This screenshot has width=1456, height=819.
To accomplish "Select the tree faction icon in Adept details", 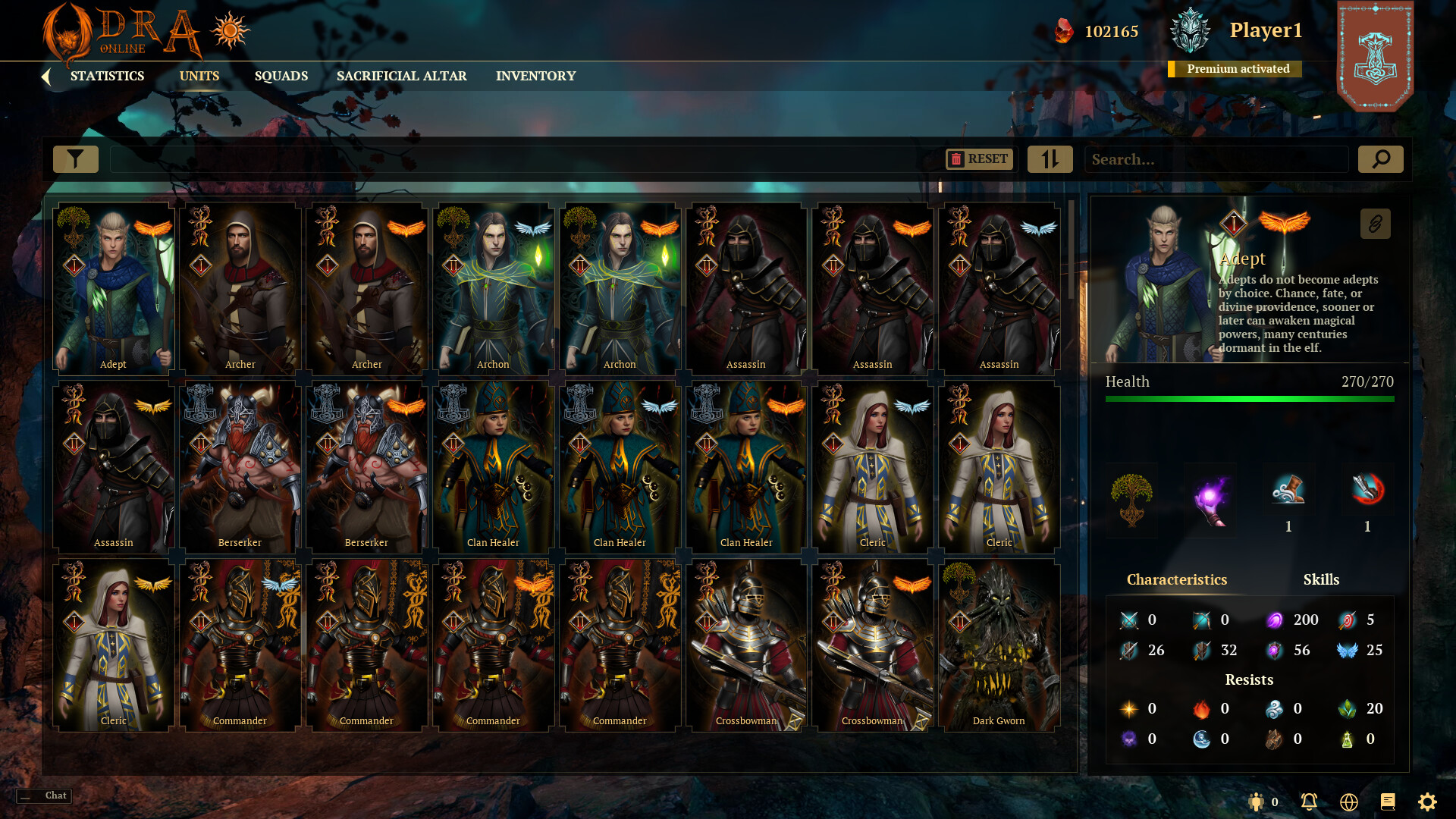I will tap(1131, 499).
